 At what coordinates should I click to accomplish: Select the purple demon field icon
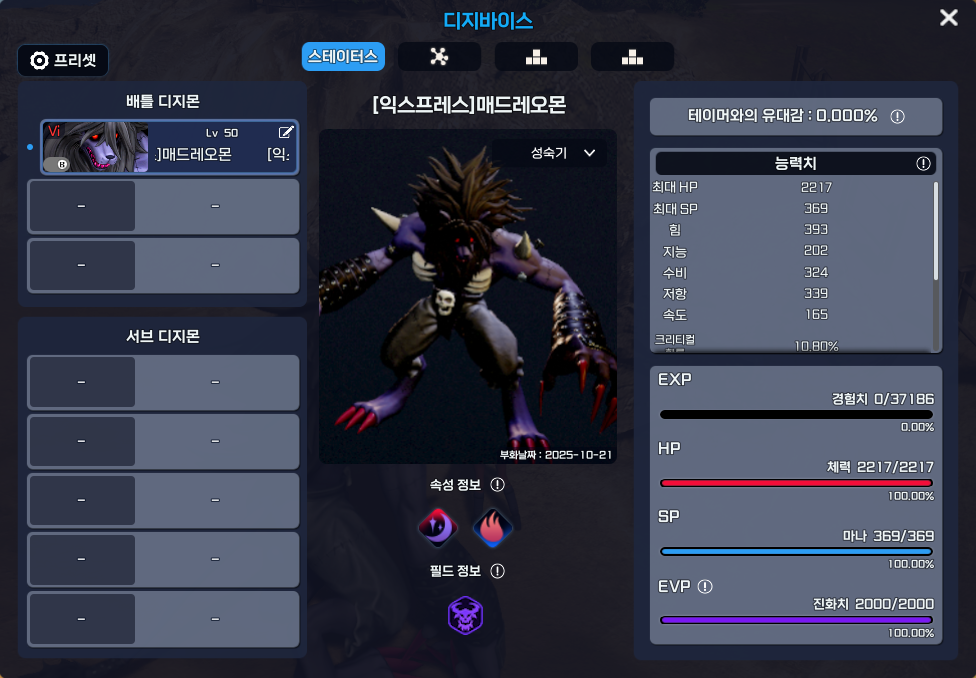(465, 615)
